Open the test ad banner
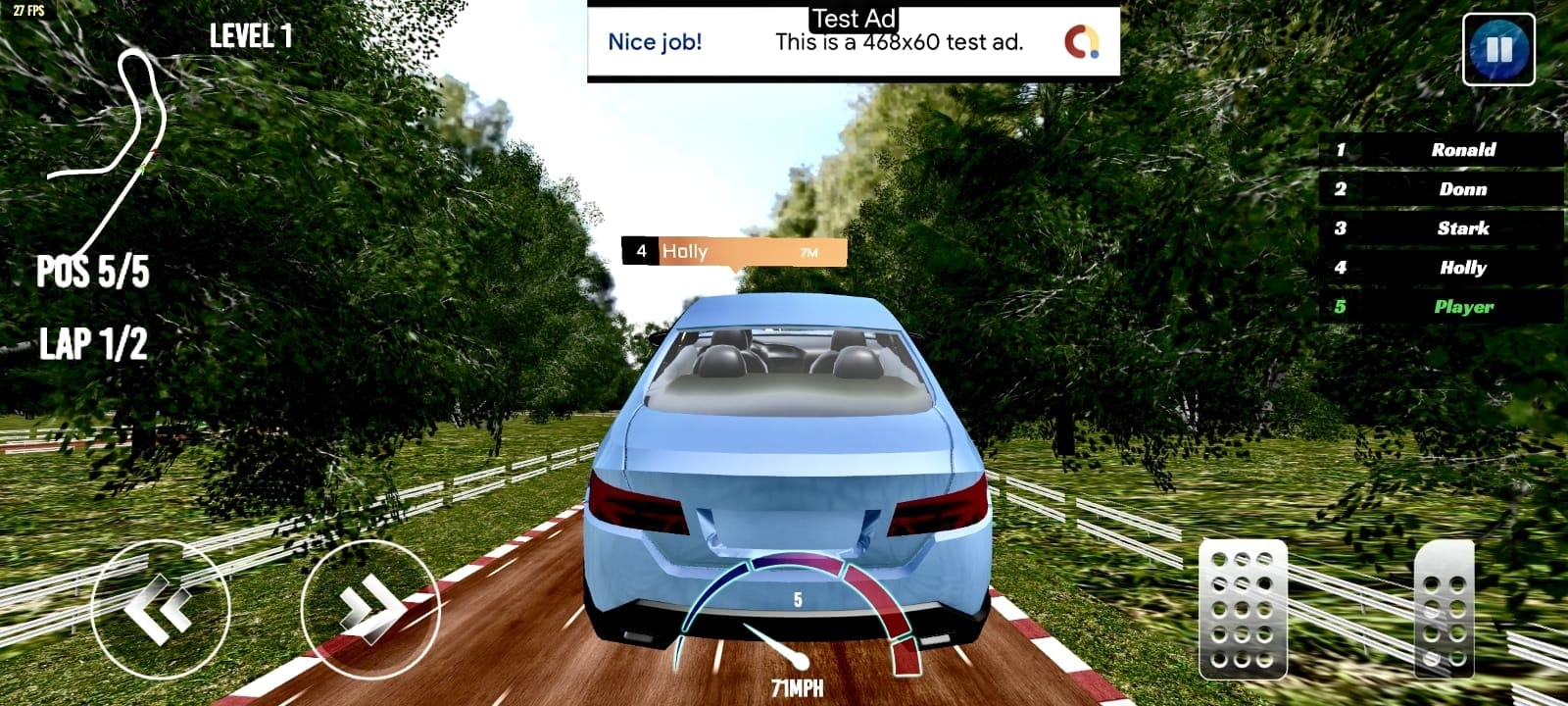 point(853,42)
